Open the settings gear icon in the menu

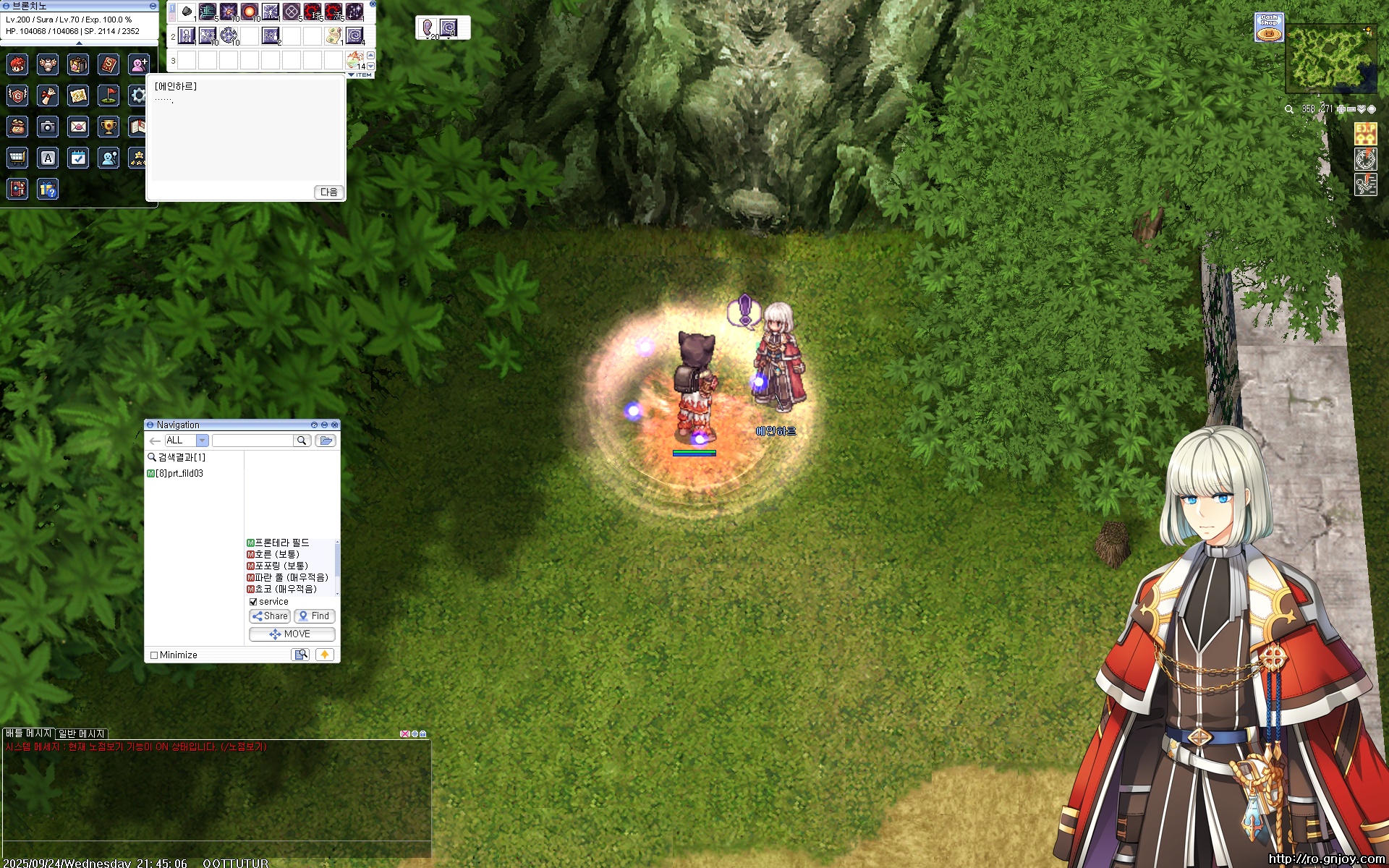(137, 95)
